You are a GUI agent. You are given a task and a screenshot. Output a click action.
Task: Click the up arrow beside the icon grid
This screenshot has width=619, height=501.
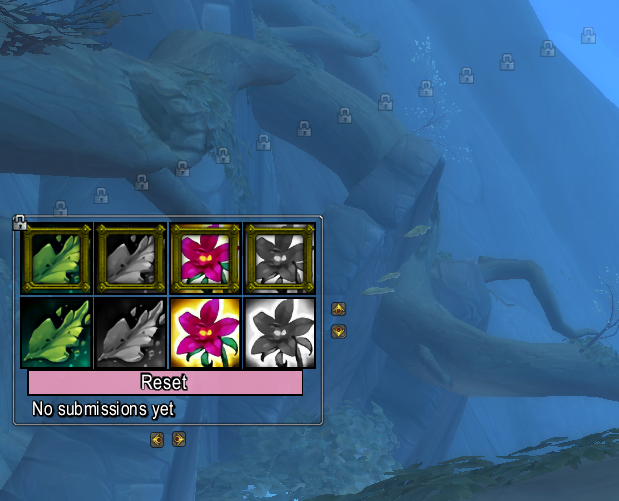coord(338,309)
